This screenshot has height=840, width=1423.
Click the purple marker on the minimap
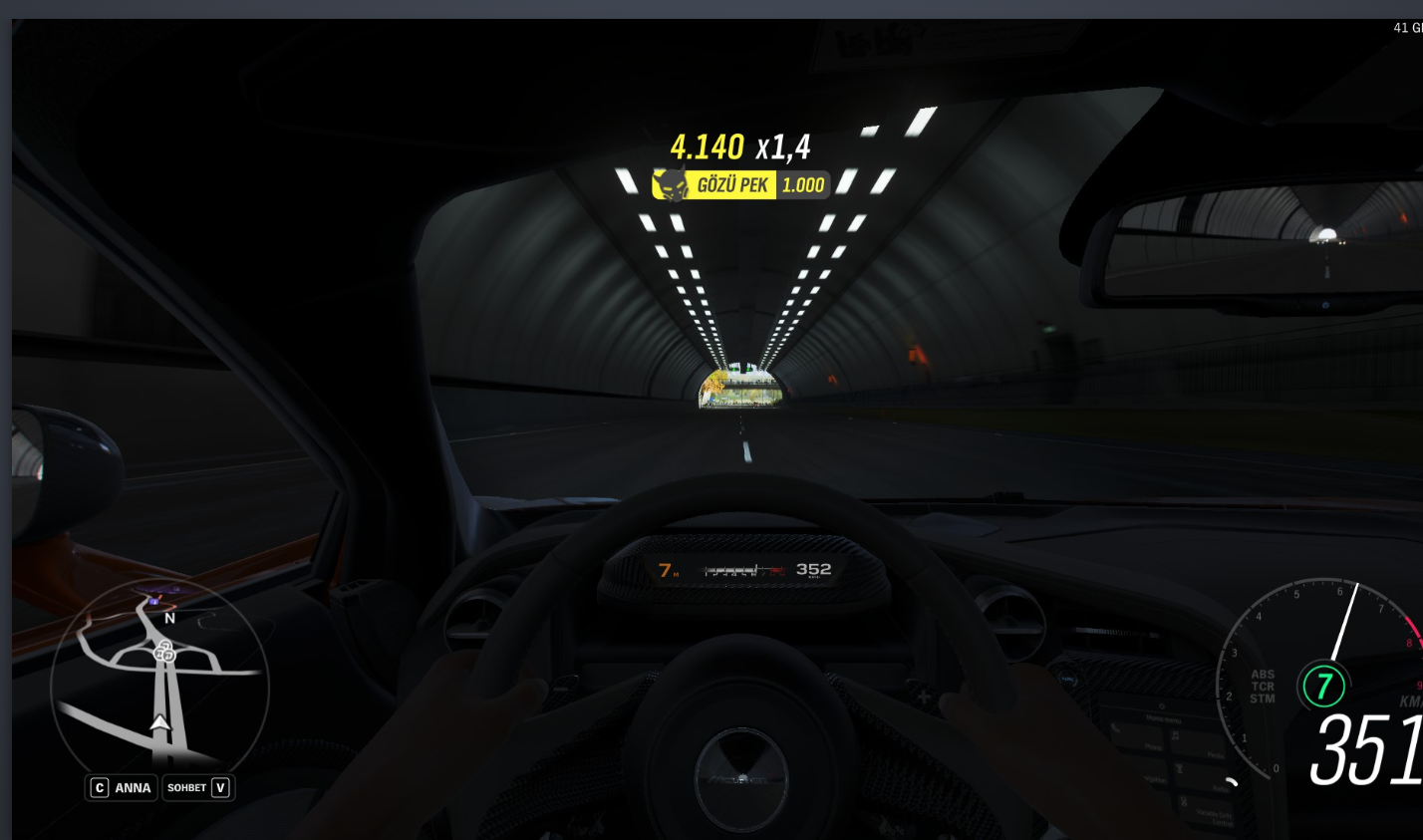[x=153, y=600]
